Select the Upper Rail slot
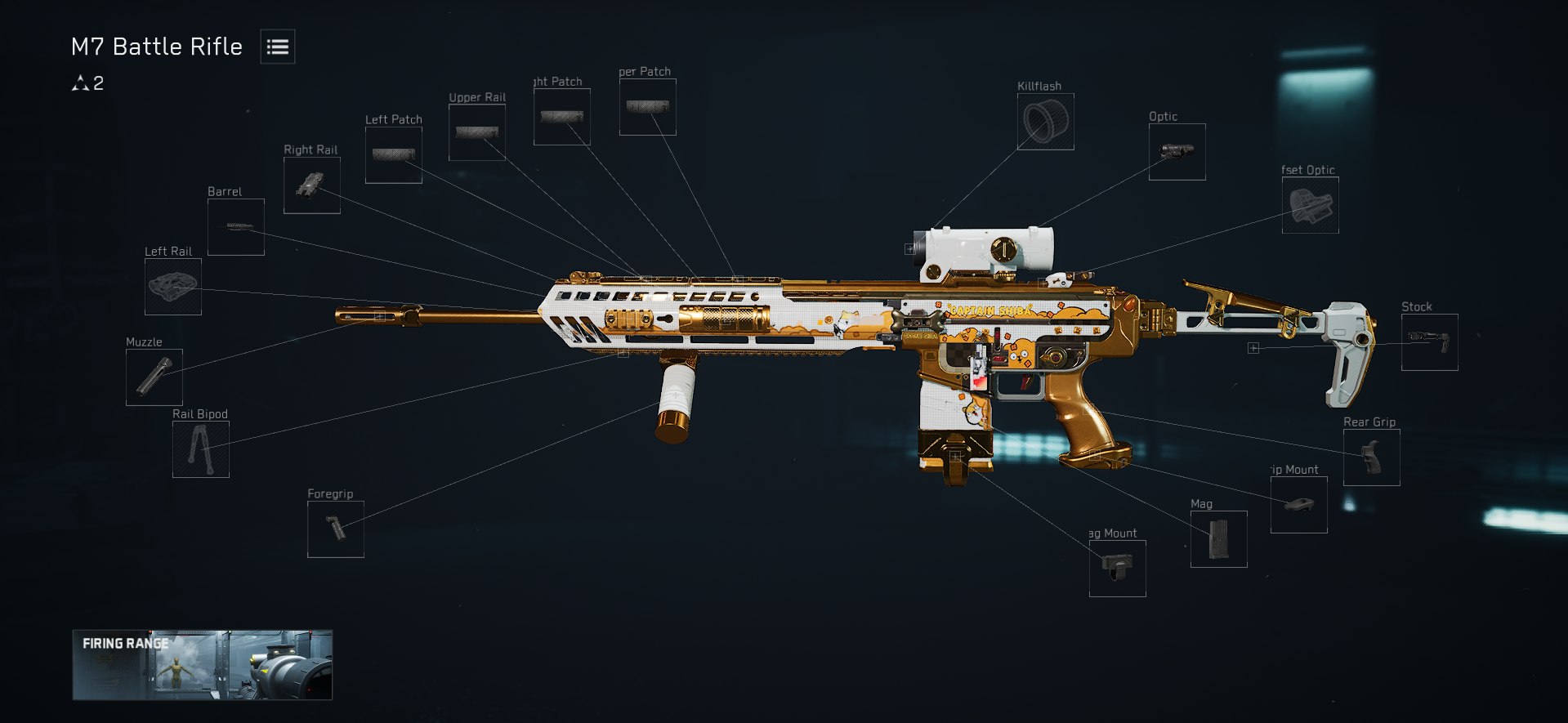 coord(477,132)
